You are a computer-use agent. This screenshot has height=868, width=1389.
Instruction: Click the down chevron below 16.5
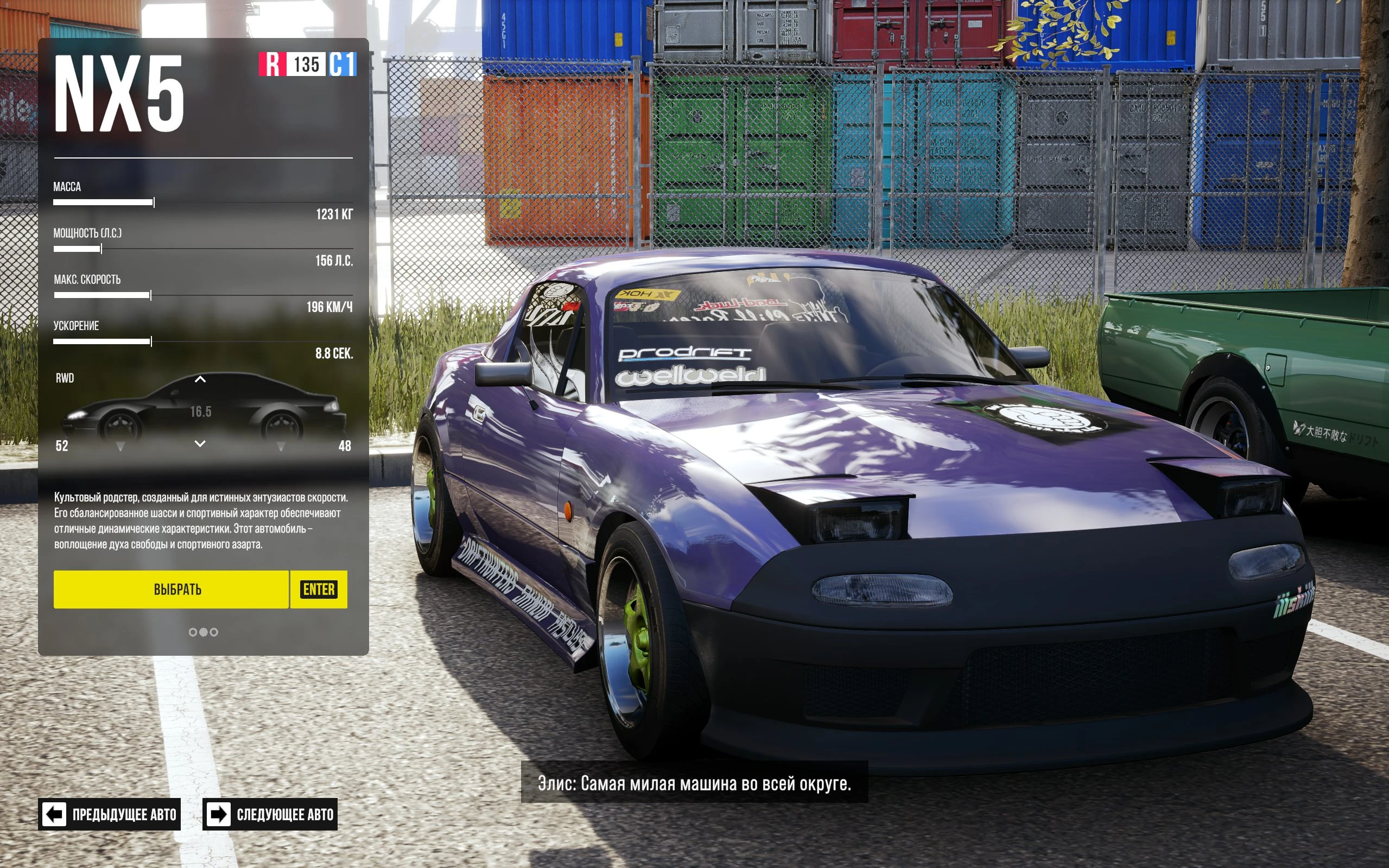200,443
